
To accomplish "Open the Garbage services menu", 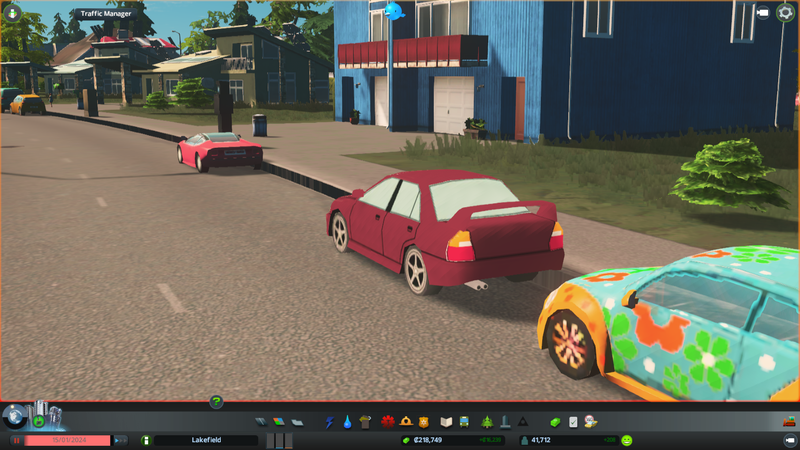I will (365, 422).
